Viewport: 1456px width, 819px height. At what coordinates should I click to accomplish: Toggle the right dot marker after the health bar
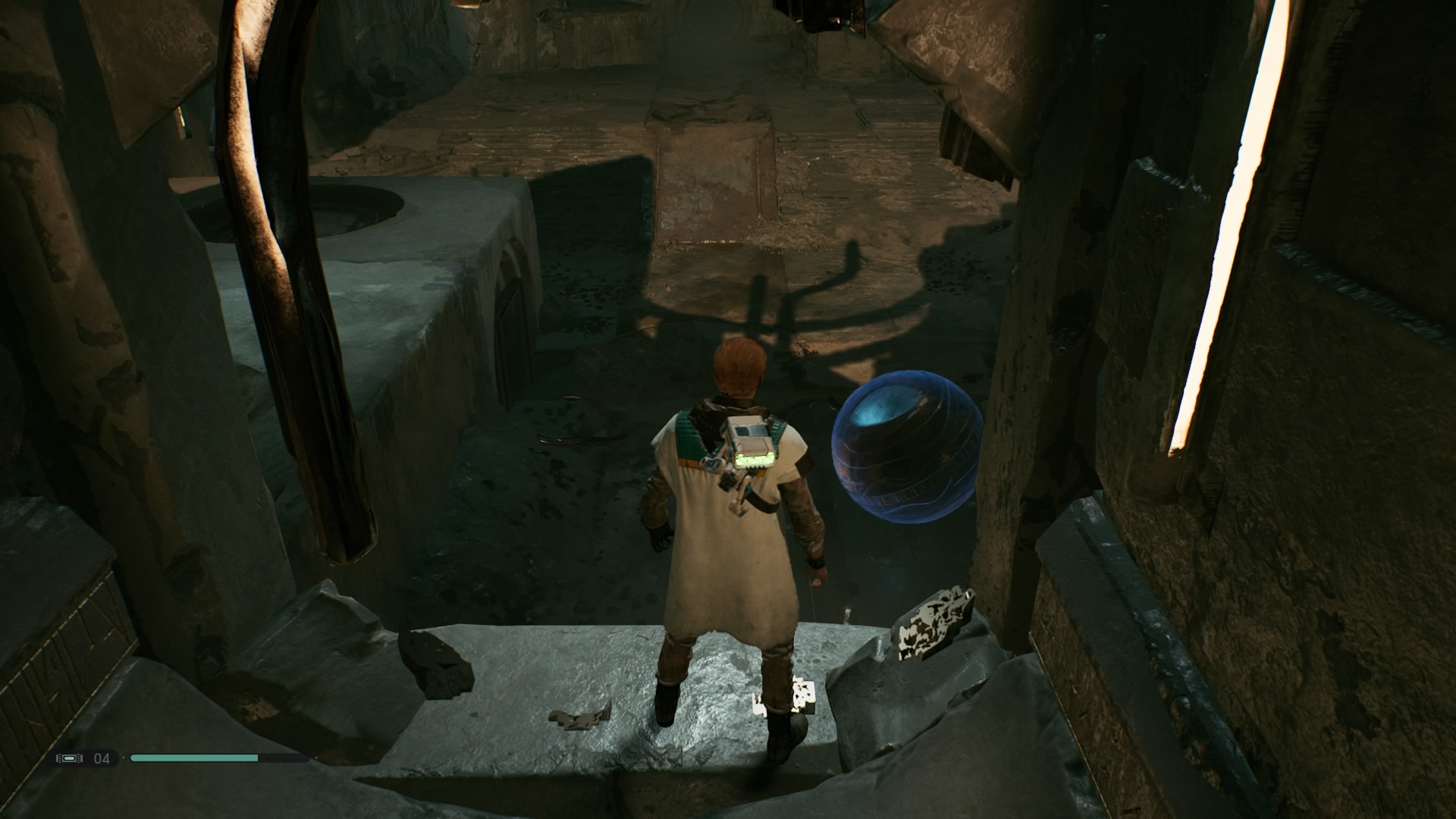[x=316, y=758]
